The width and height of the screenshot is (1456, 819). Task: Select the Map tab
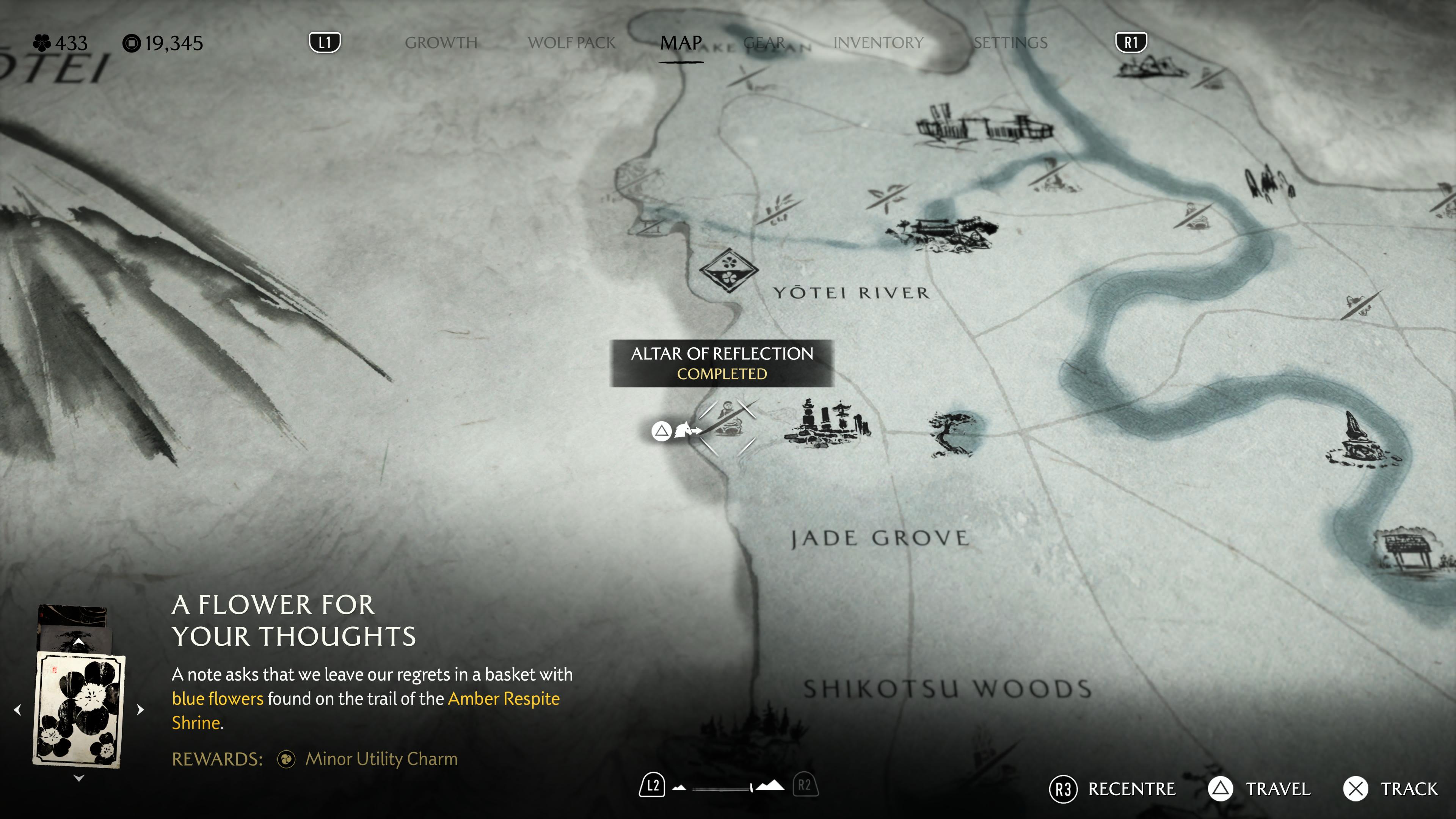point(681,43)
